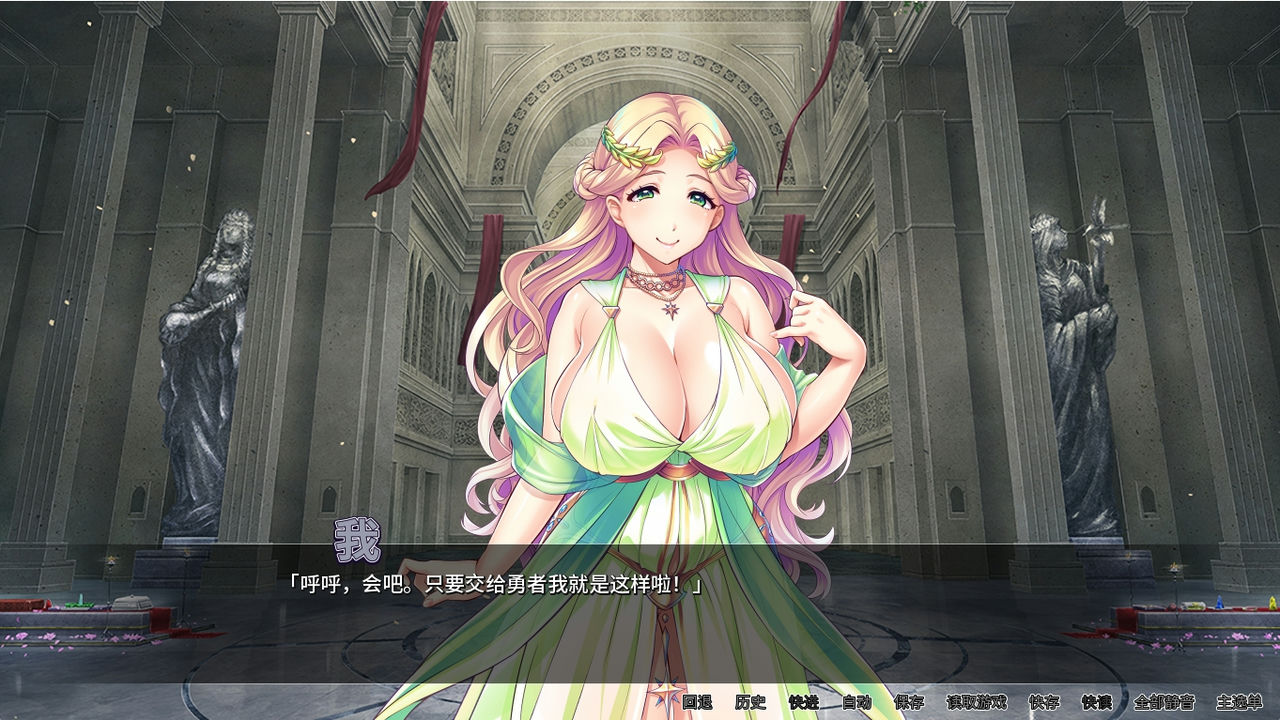Open the 保存 save game screen
The height and width of the screenshot is (720, 1280).
[907, 703]
